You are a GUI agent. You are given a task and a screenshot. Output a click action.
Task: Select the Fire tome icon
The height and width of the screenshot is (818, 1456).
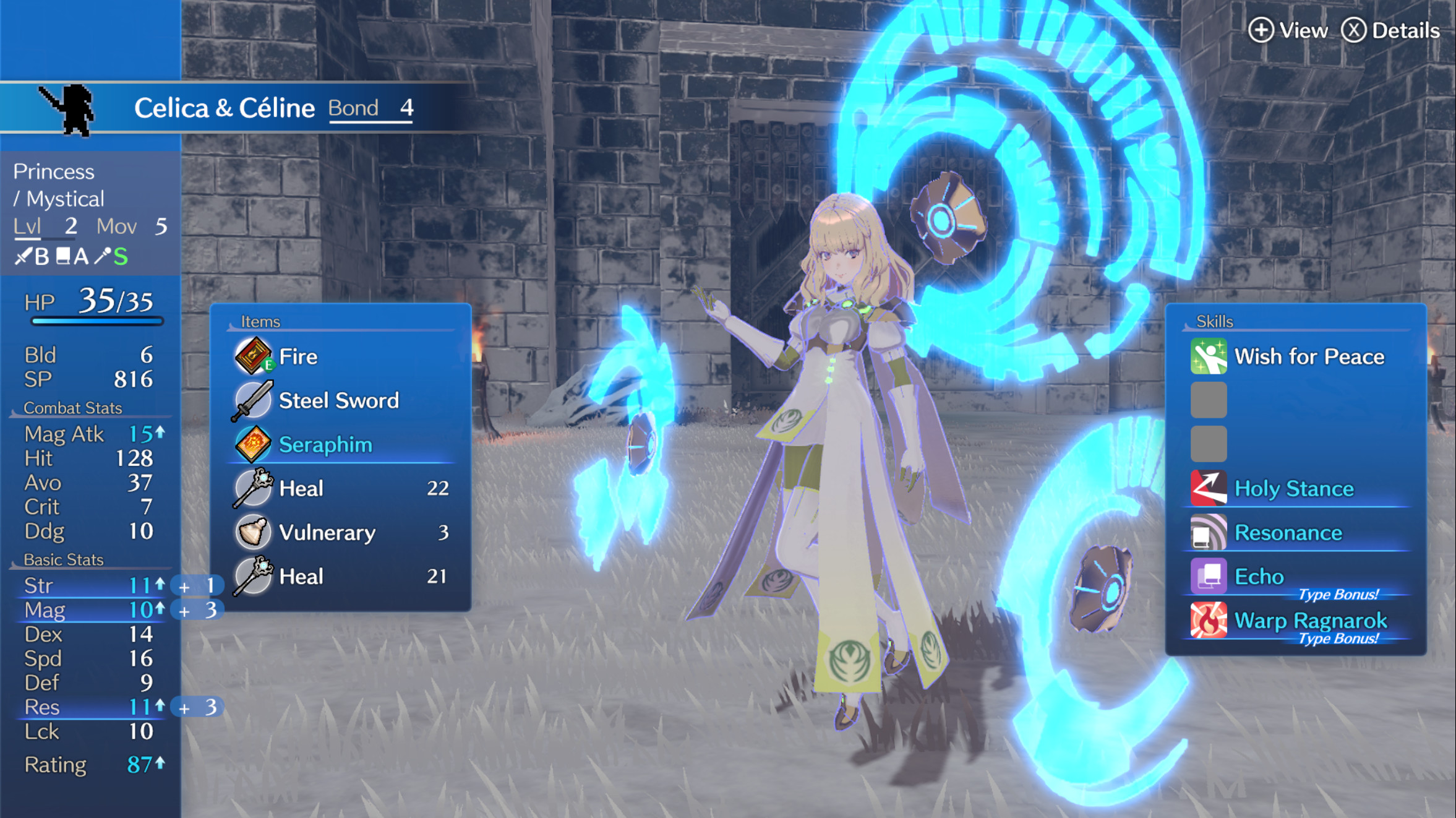pos(255,356)
